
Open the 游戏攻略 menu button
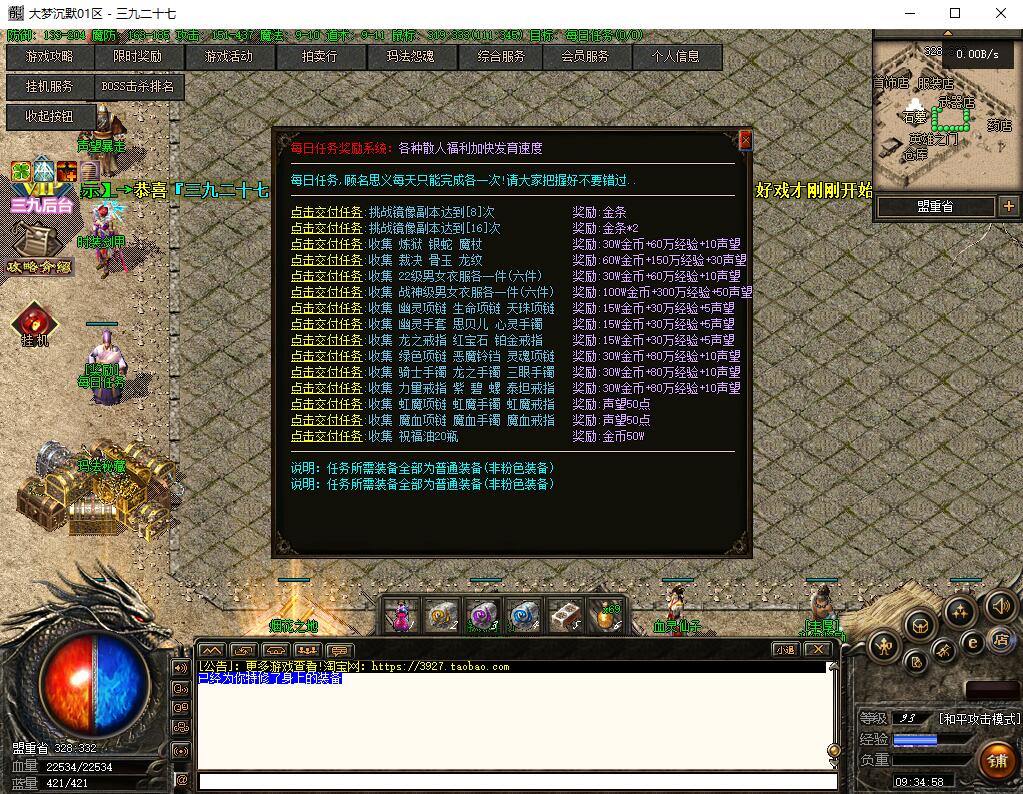pyautogui.click(x=49, y=57)
